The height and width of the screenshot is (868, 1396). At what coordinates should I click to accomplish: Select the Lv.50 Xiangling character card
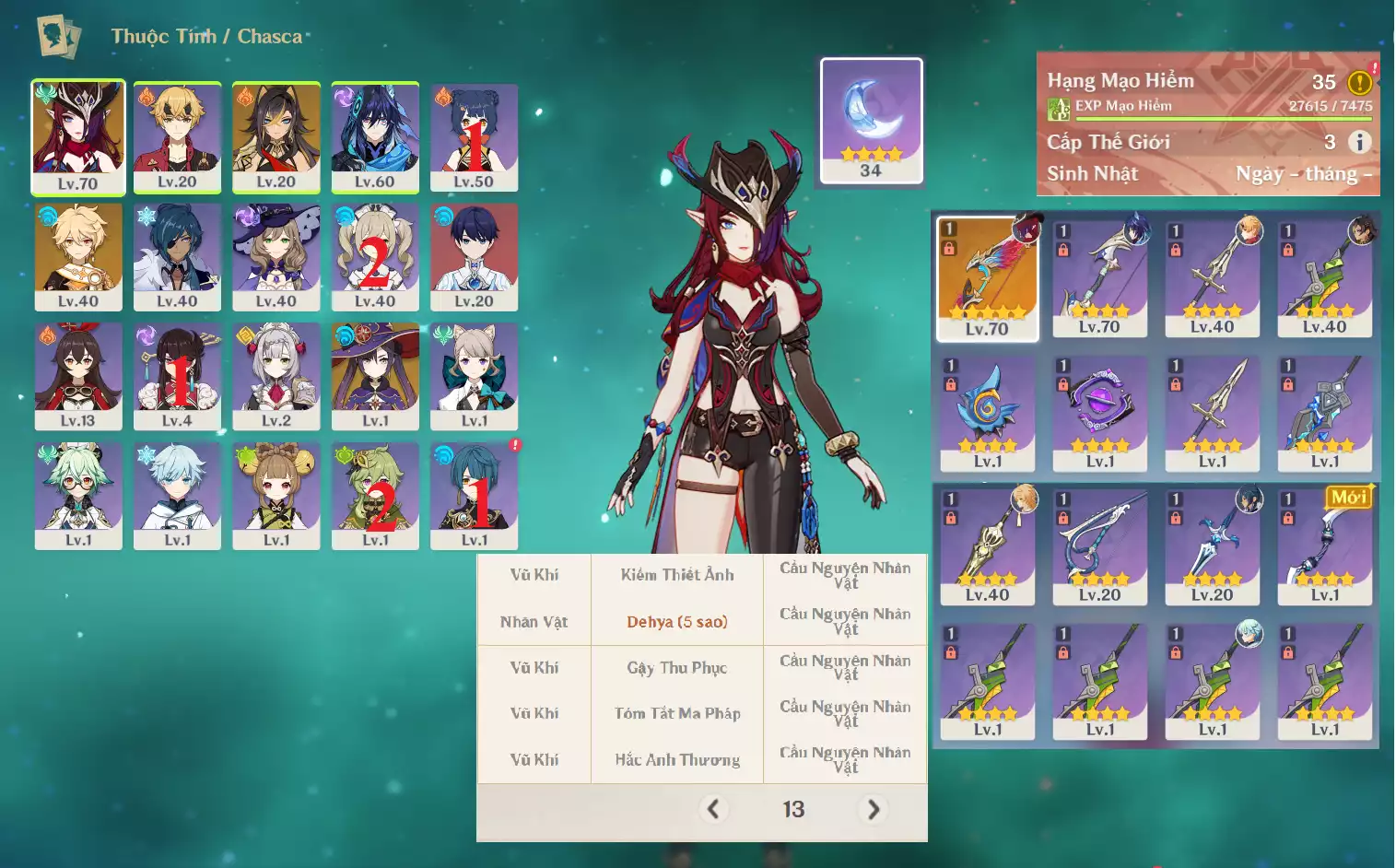tap(474, 136)
